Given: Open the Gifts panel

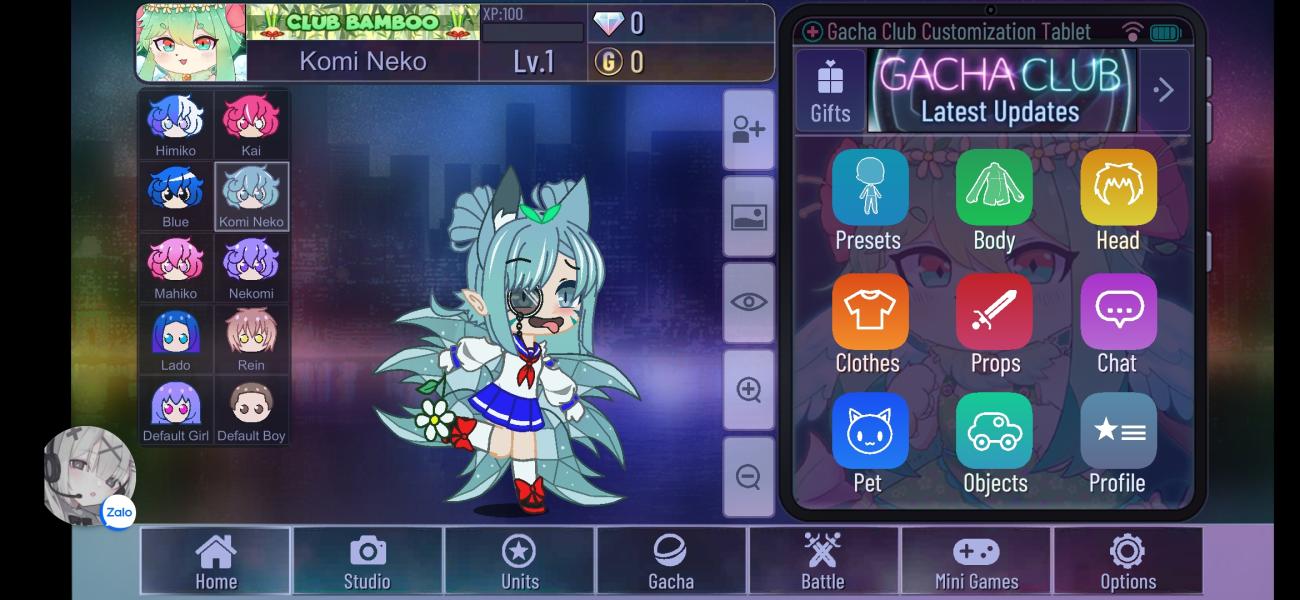Looking at the screenshot, I should (830, 90).
